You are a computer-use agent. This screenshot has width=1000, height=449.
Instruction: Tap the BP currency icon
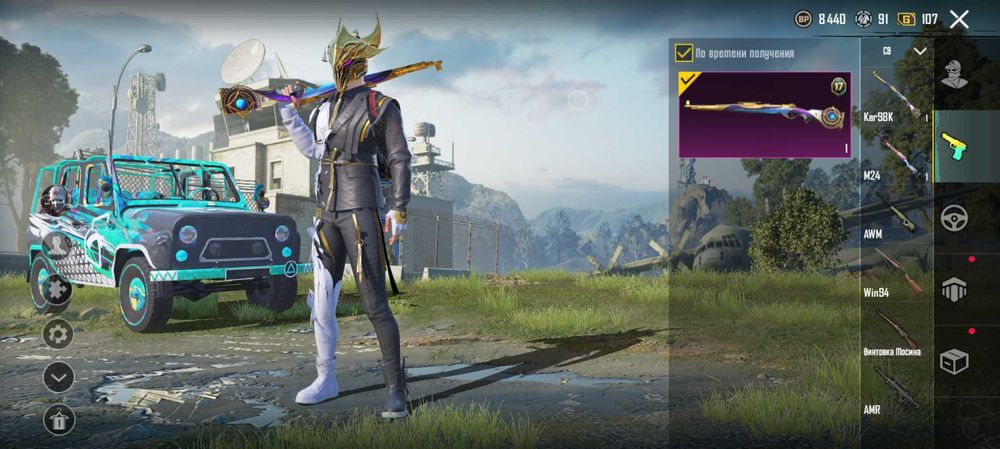pos(803,19)
